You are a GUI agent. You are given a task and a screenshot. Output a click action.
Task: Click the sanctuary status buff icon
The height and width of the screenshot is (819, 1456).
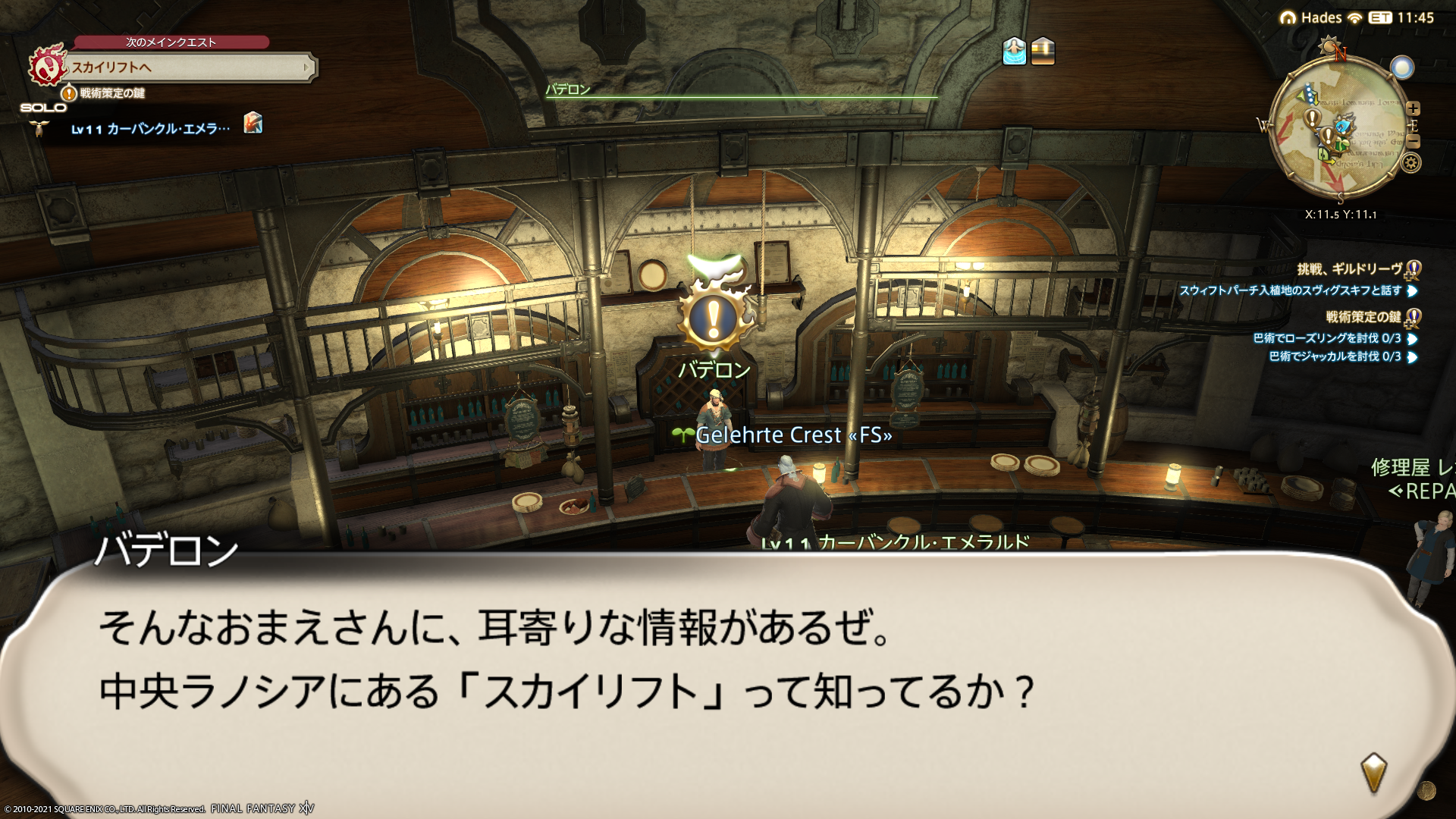point(1014,51)
